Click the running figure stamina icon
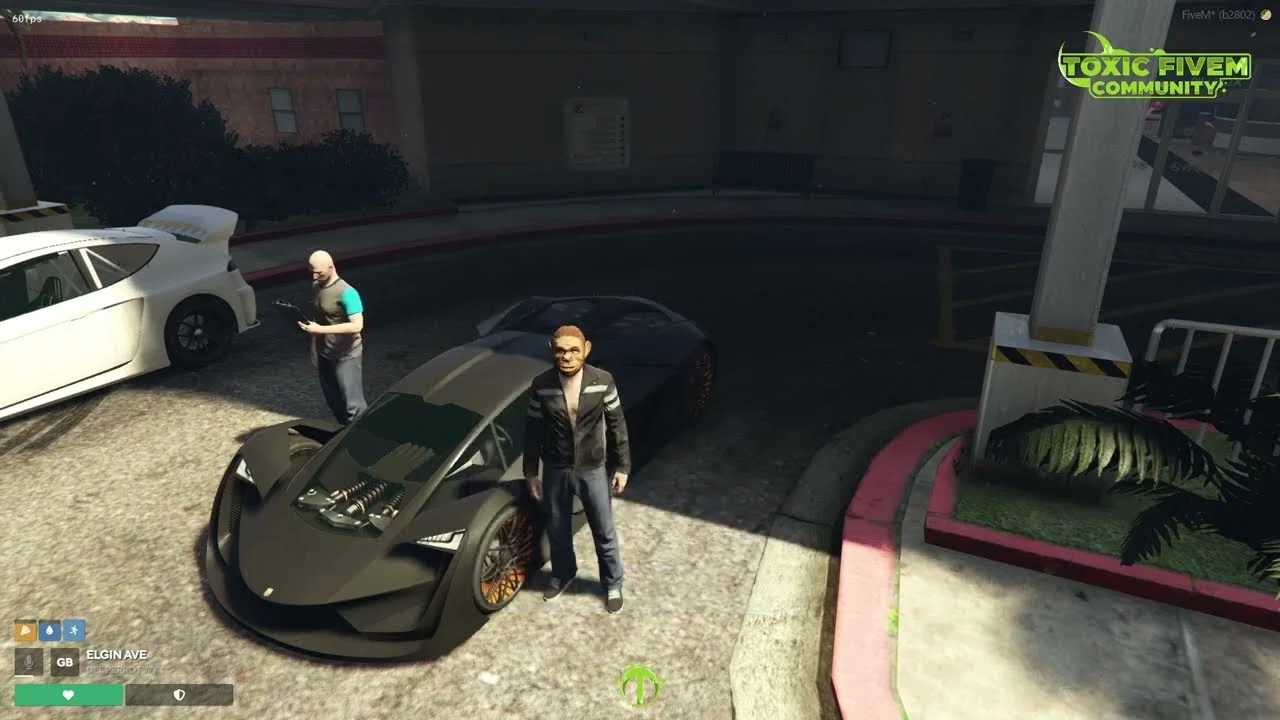 [74, 631]
